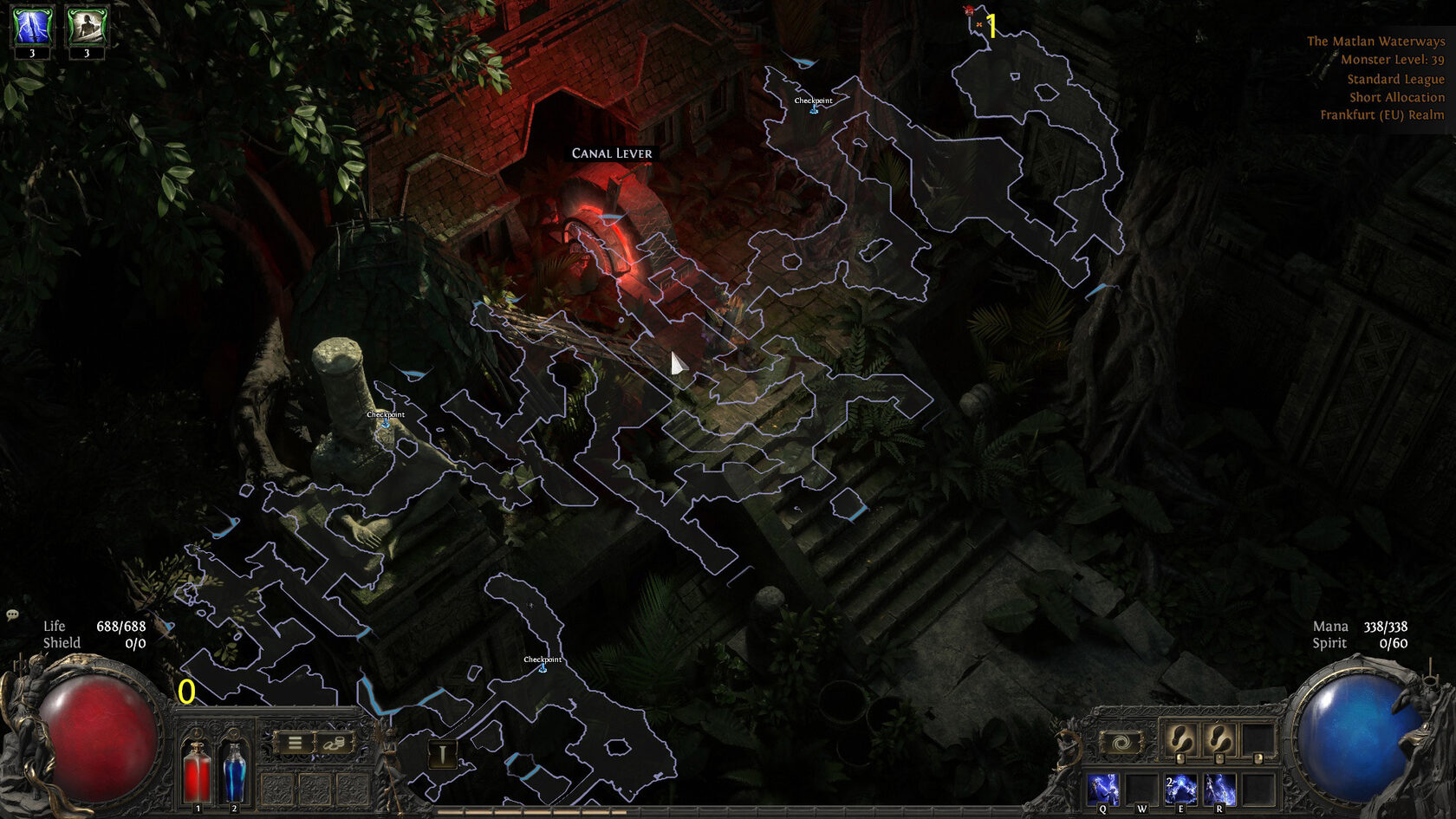Screen dimensions: 1456x819
Task: Activate the lightning skill in the Q slot
Action: click(x=1103, y=789)
